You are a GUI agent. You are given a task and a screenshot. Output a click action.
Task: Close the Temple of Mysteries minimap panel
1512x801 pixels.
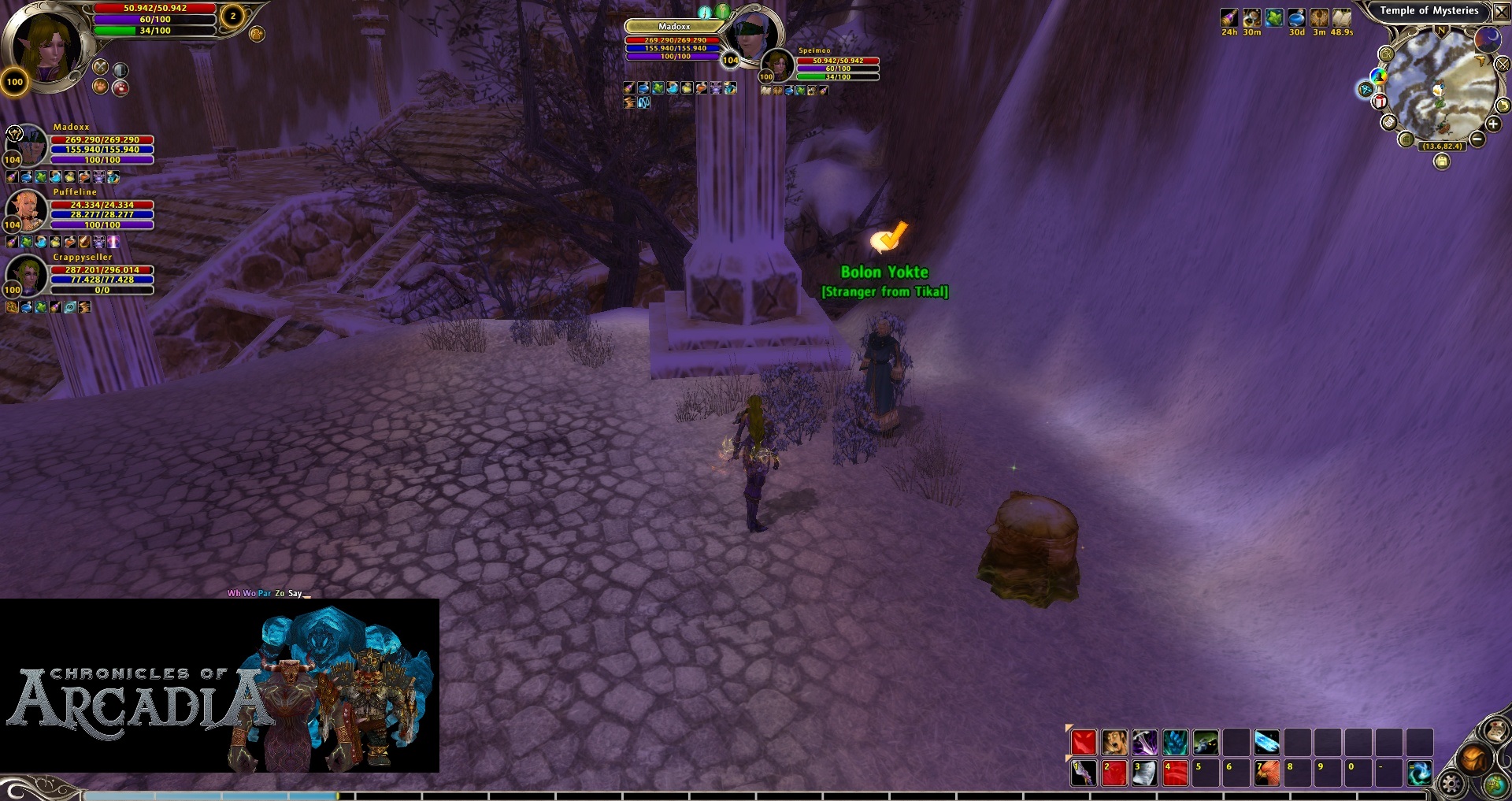(1501, 13)
